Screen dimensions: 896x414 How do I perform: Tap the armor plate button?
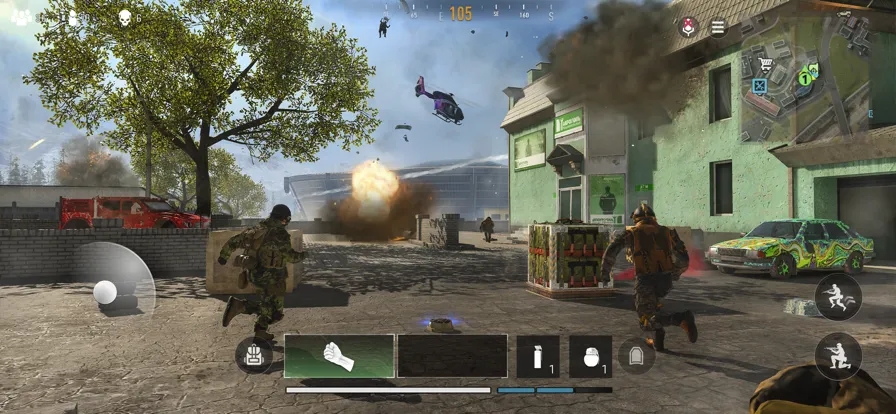coord(636,355)
